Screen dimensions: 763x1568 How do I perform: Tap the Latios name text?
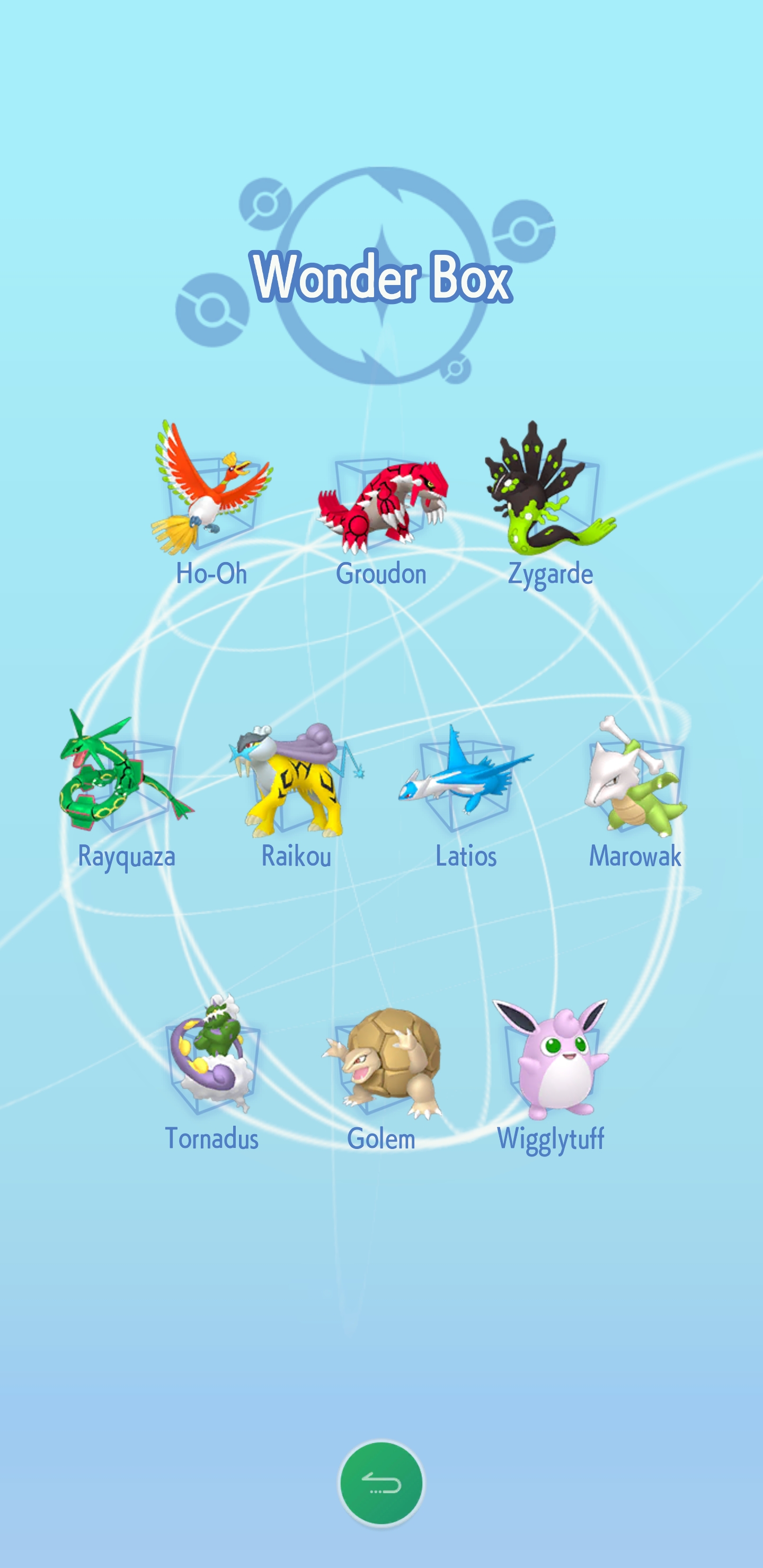coord(466,856)
